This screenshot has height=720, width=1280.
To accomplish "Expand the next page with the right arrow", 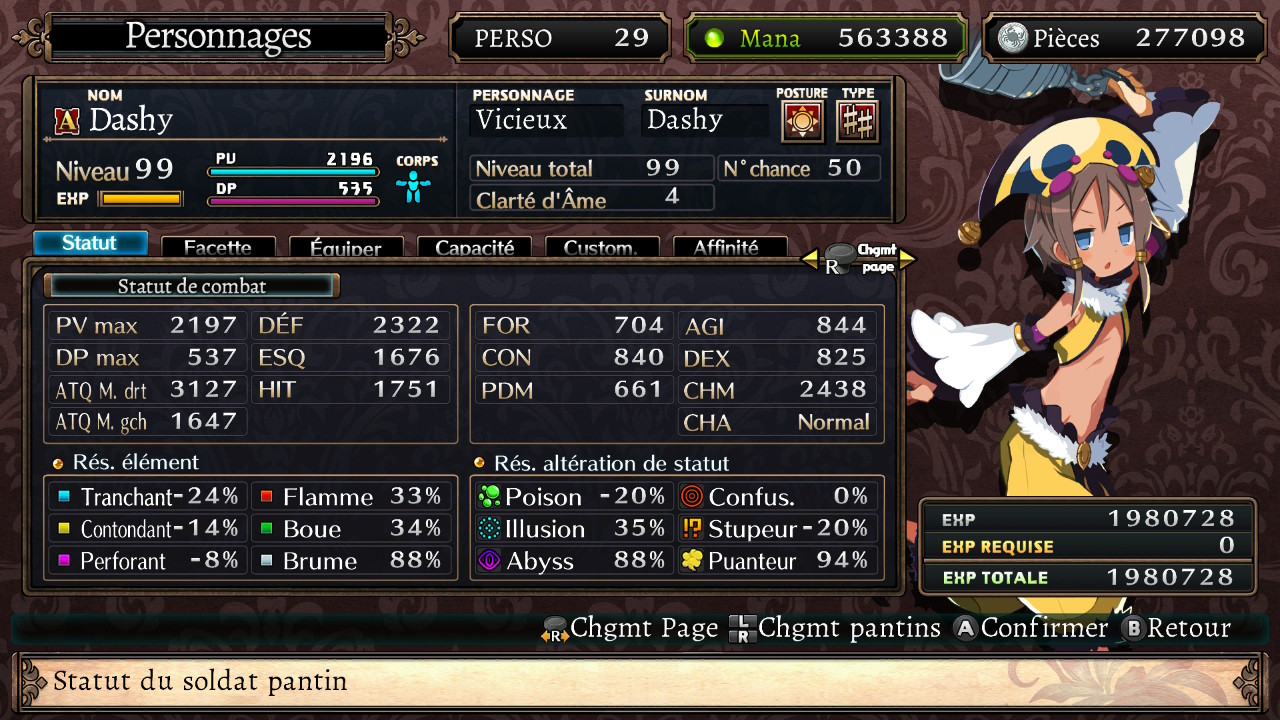I will [906, 257].
